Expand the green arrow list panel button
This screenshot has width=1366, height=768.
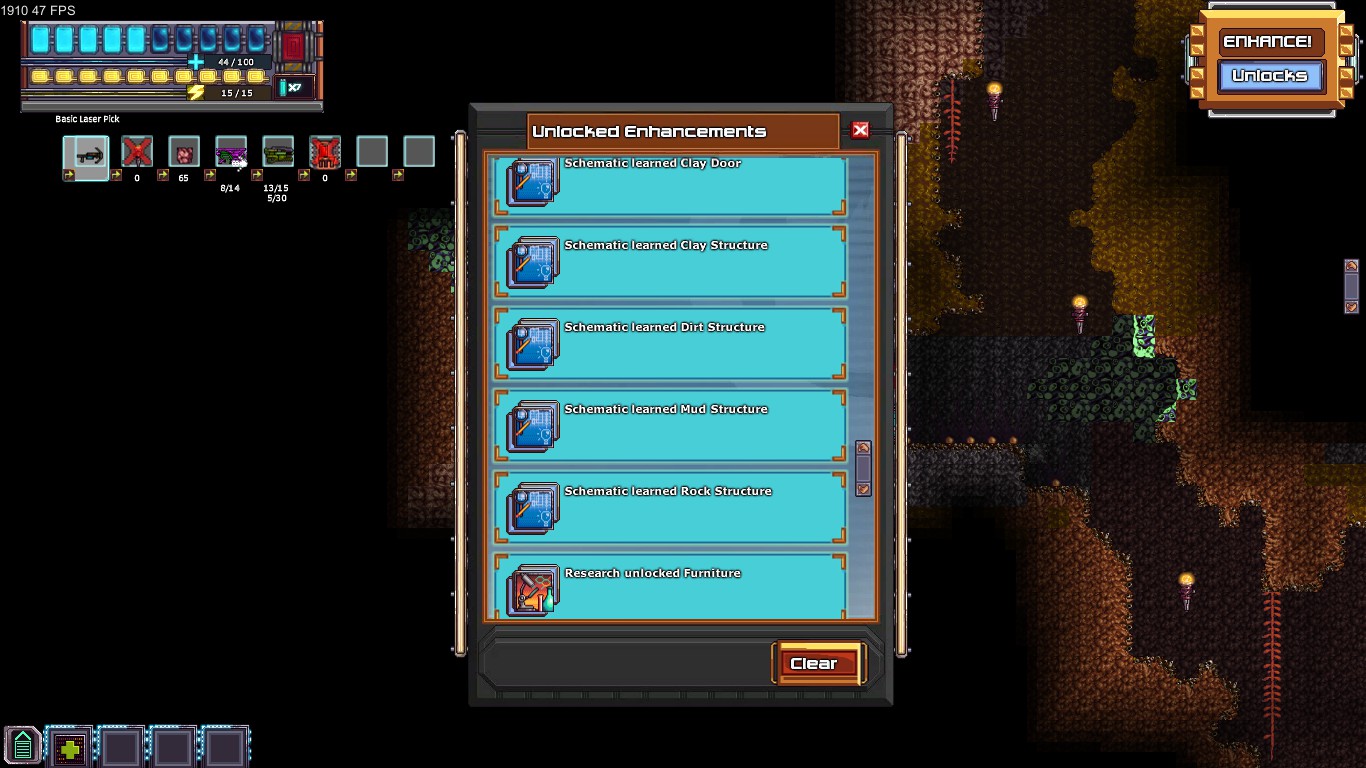coord(22,746)
